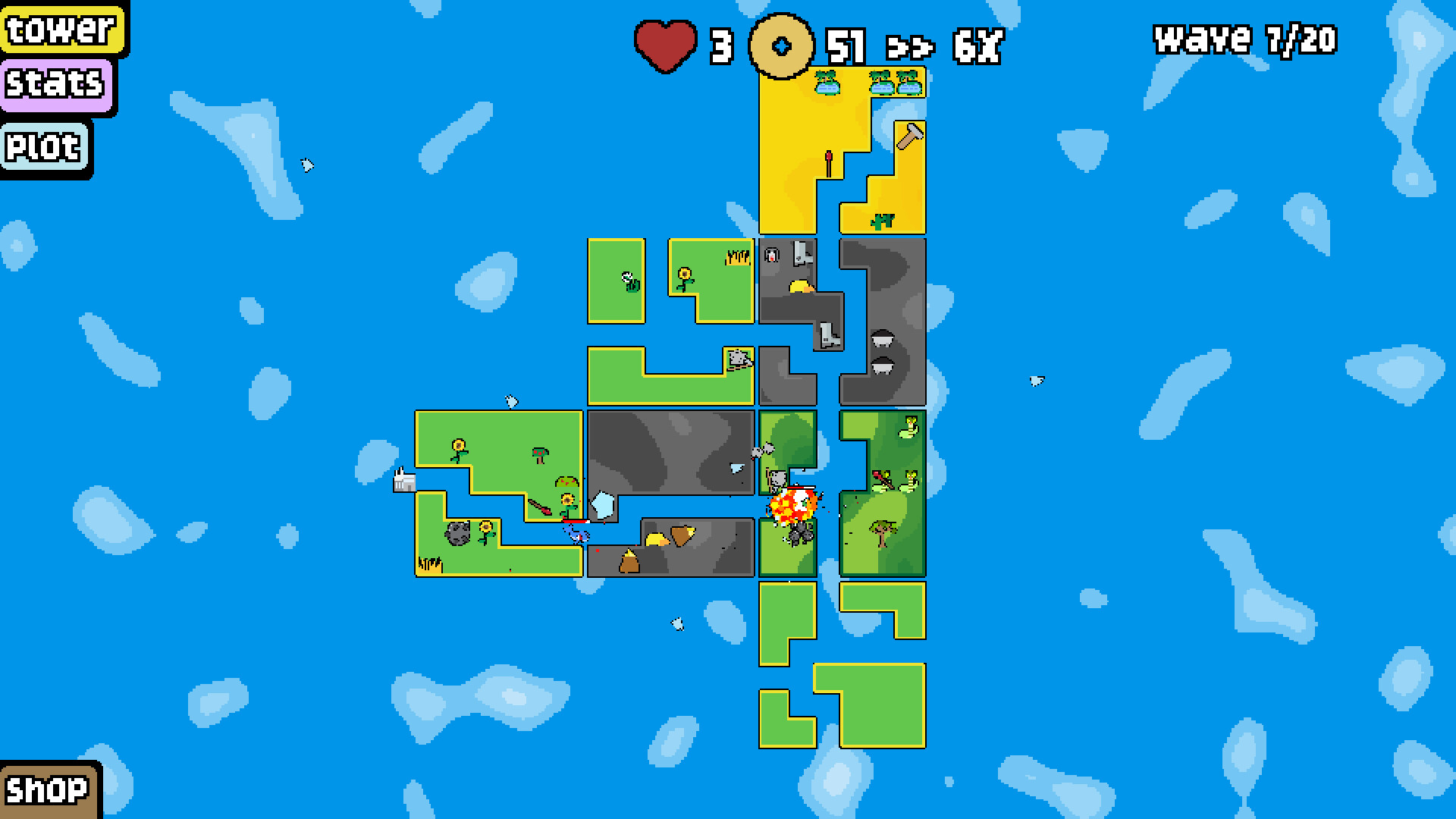
Task: Click the church building on the left island
Action: (403, 480)
